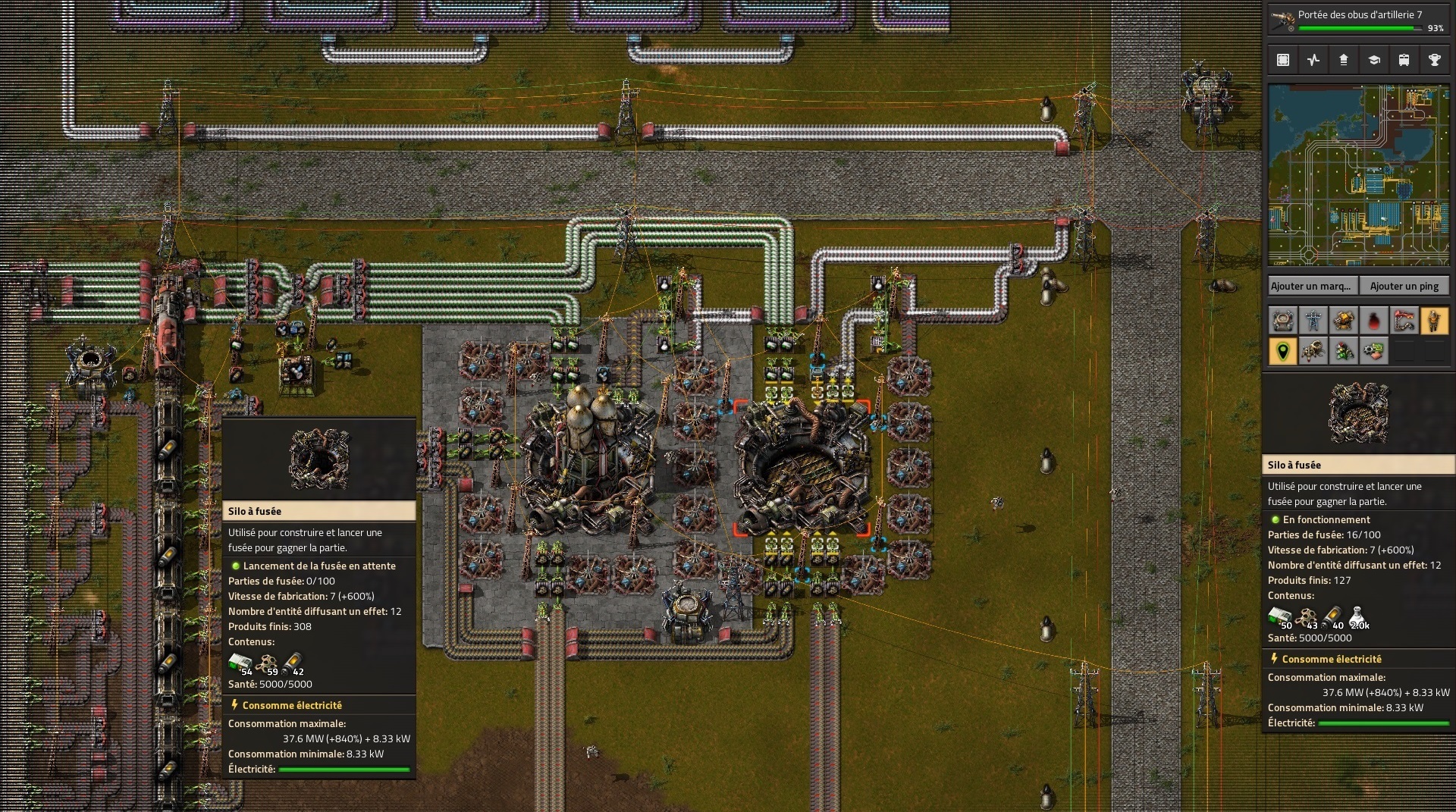This screenshot has height=812, width=1456.
Task: Click on the minimap
Action: pyautogui.click(x=1357, y=174)
